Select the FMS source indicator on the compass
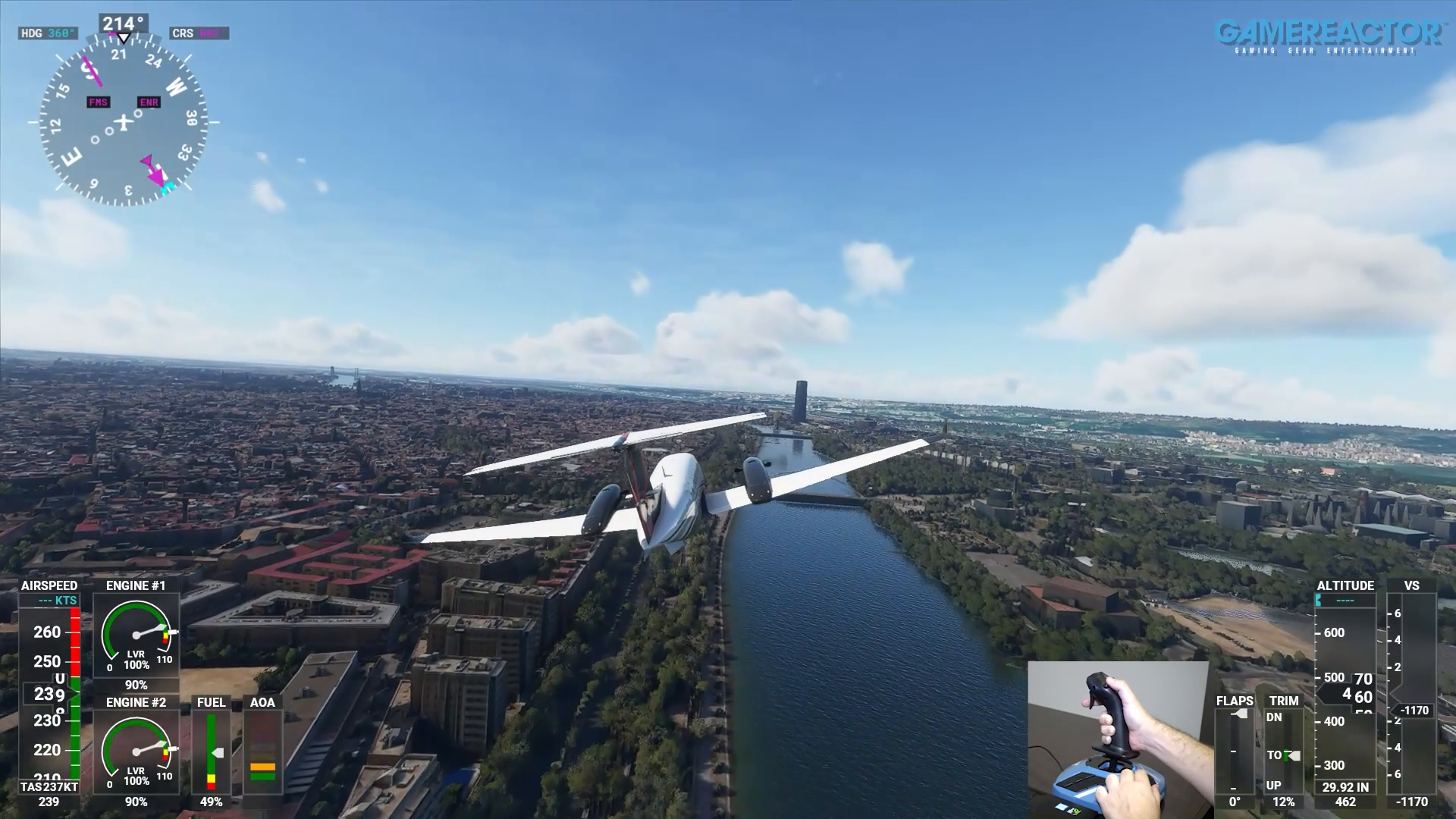Image resolution: width=1456 pixels, height=819 pixels. pyautogui.click(x=98, y=101)
